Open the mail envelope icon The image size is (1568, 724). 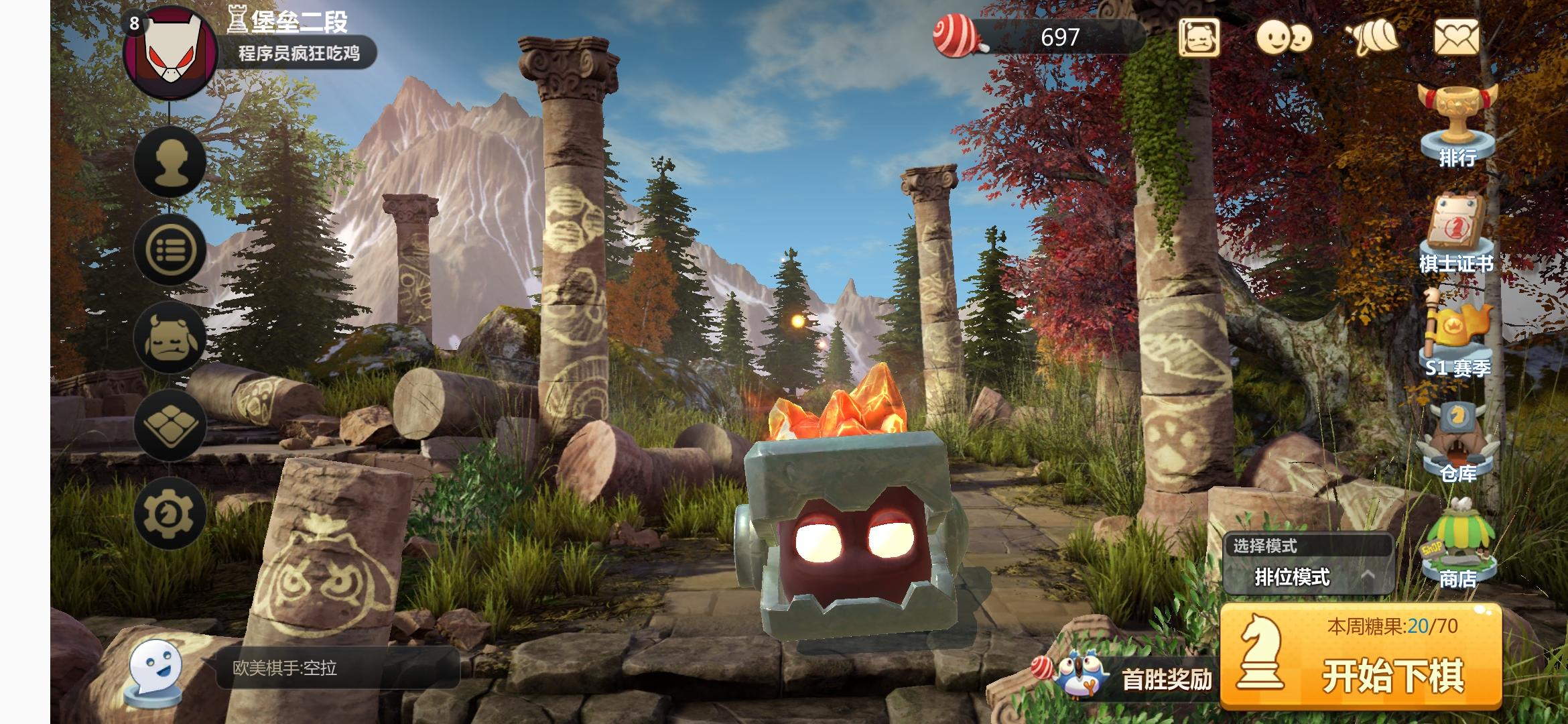1455,37
